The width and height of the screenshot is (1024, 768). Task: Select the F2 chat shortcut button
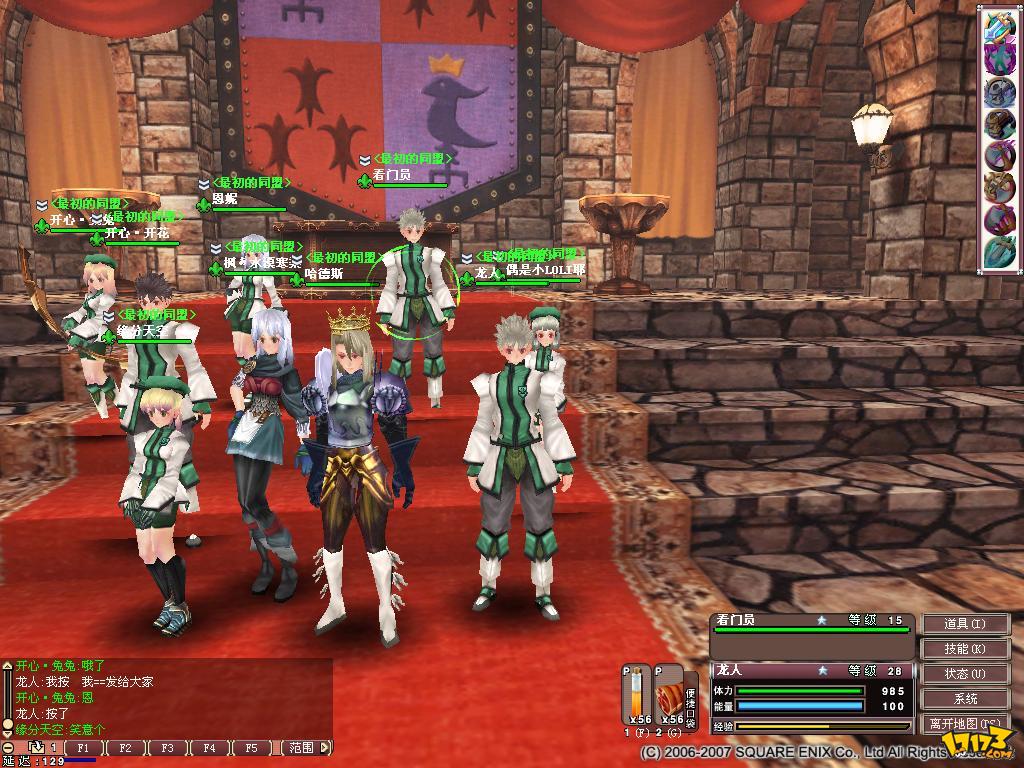pos(126,748)
